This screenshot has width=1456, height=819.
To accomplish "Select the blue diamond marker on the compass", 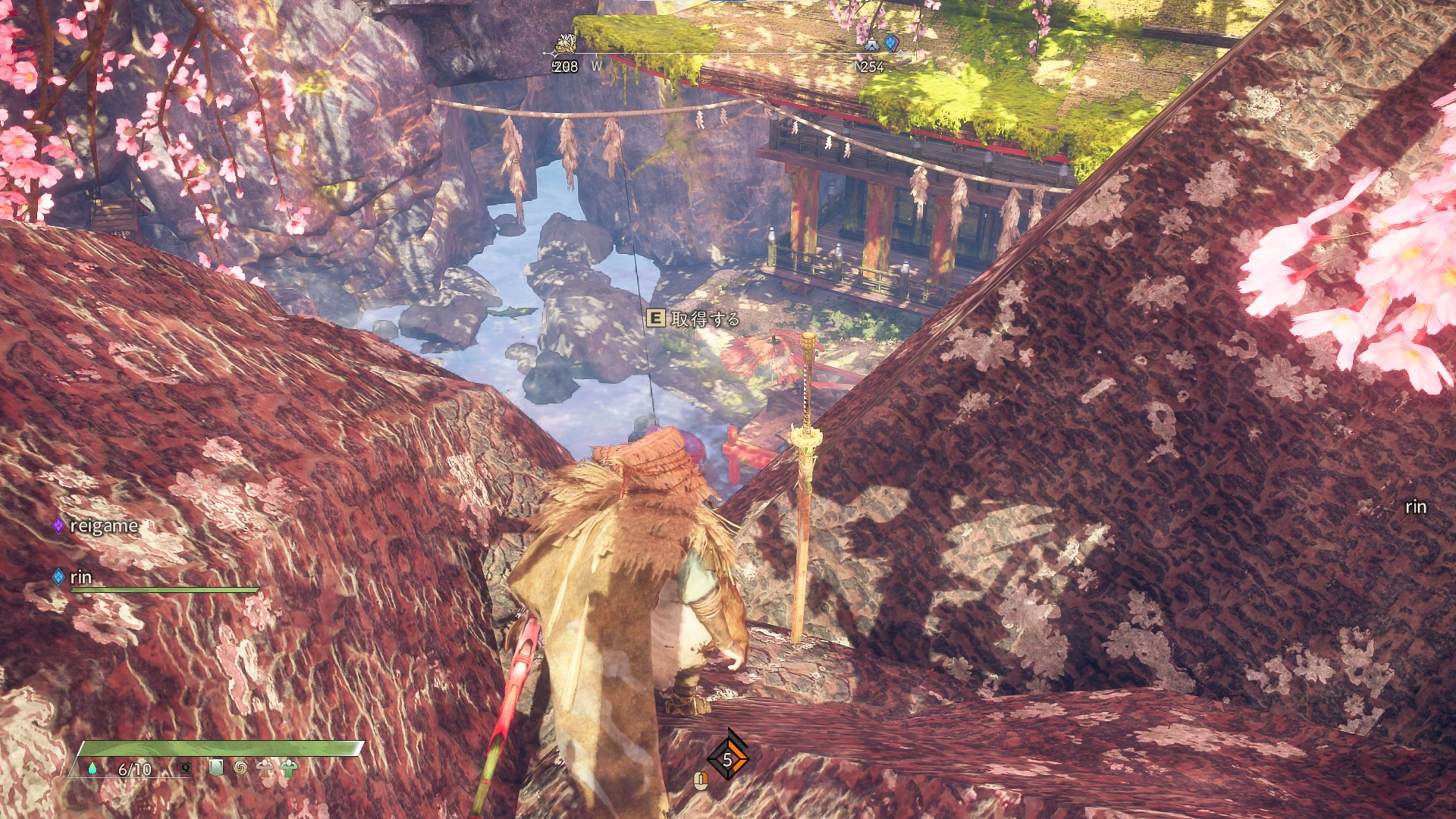I will tap(892, 43).
